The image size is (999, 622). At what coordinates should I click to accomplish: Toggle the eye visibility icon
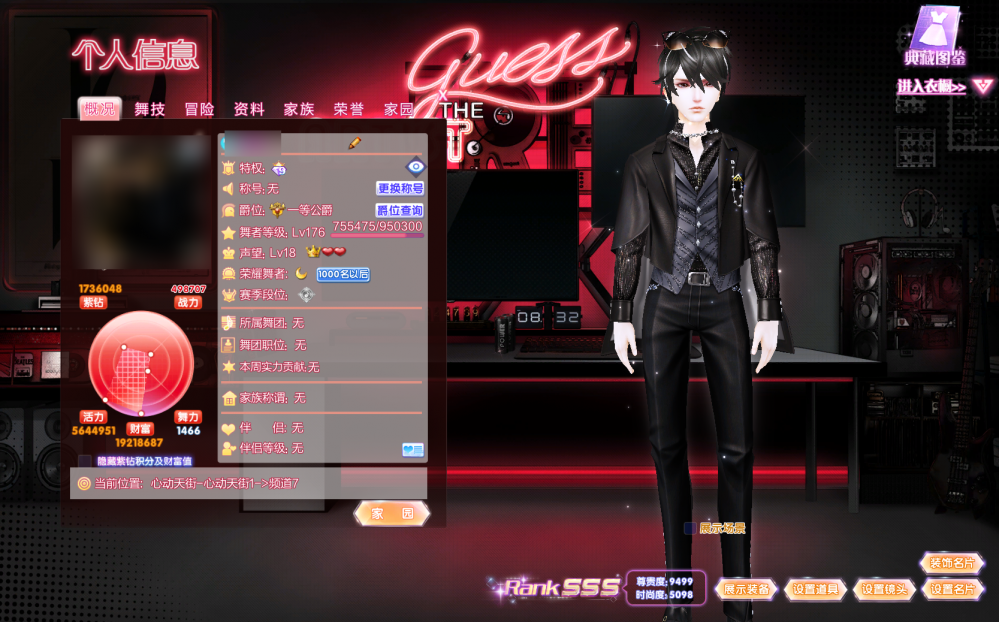tap(415, 166)
